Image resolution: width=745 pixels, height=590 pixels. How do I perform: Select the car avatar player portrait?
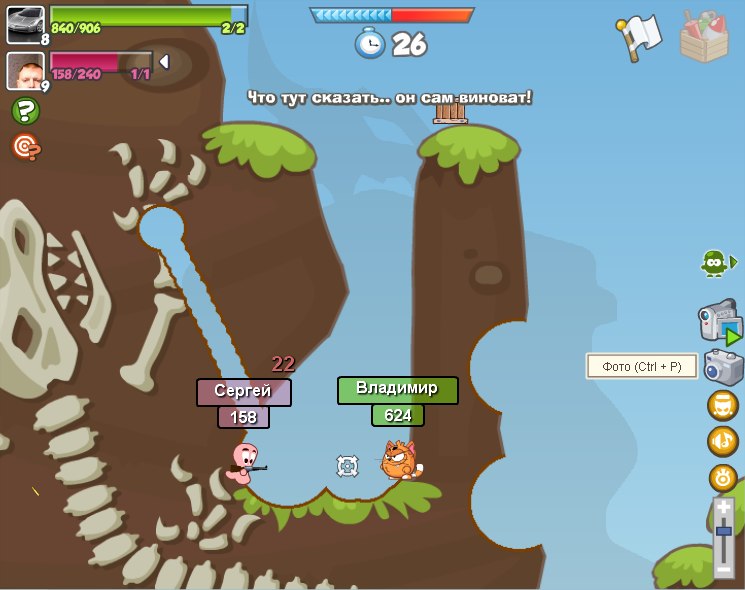click(25, 24)
